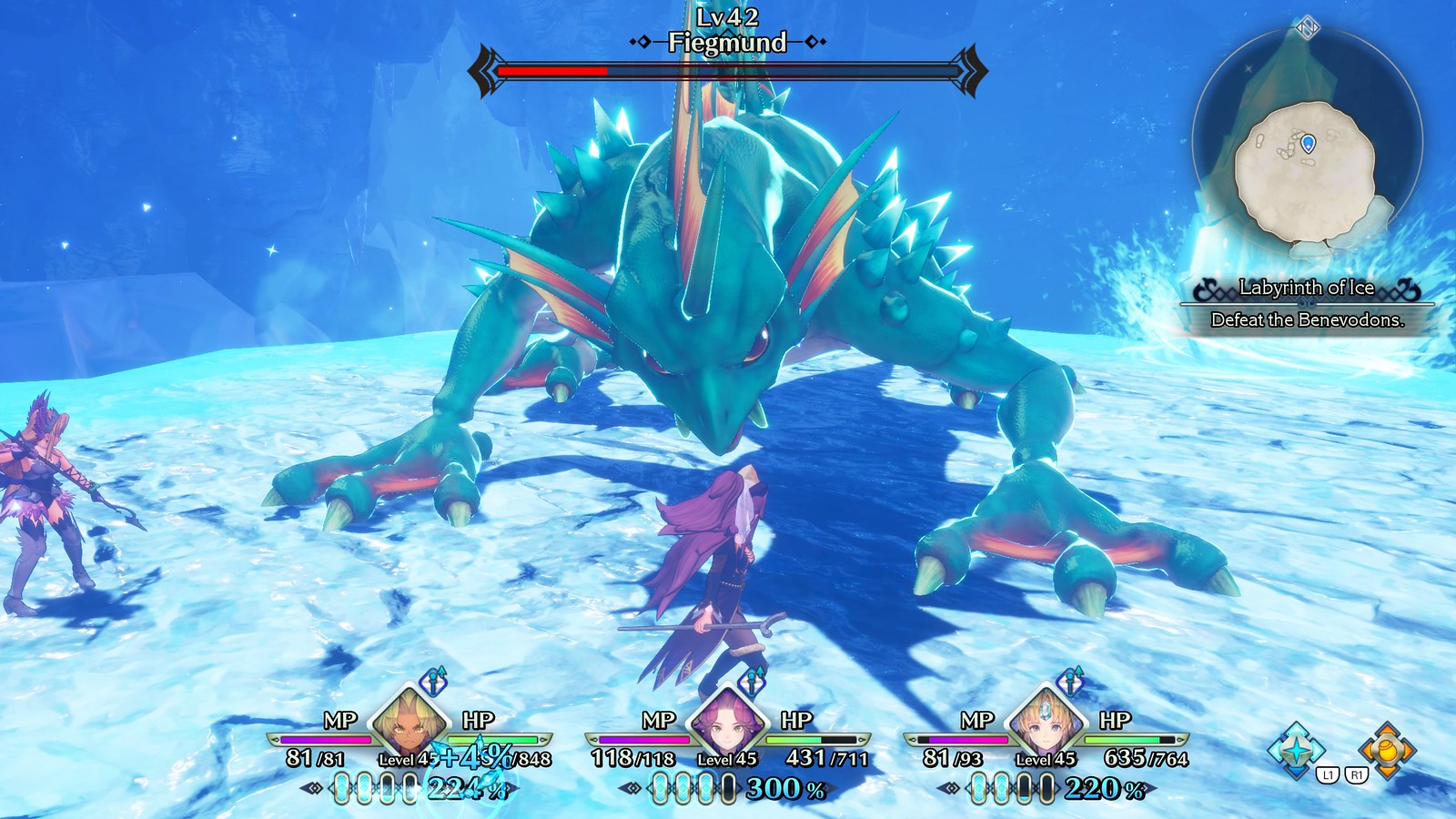Toggle the L1 shortcut indicator
Screen dimensions: 1456x819
point(1328,774)
